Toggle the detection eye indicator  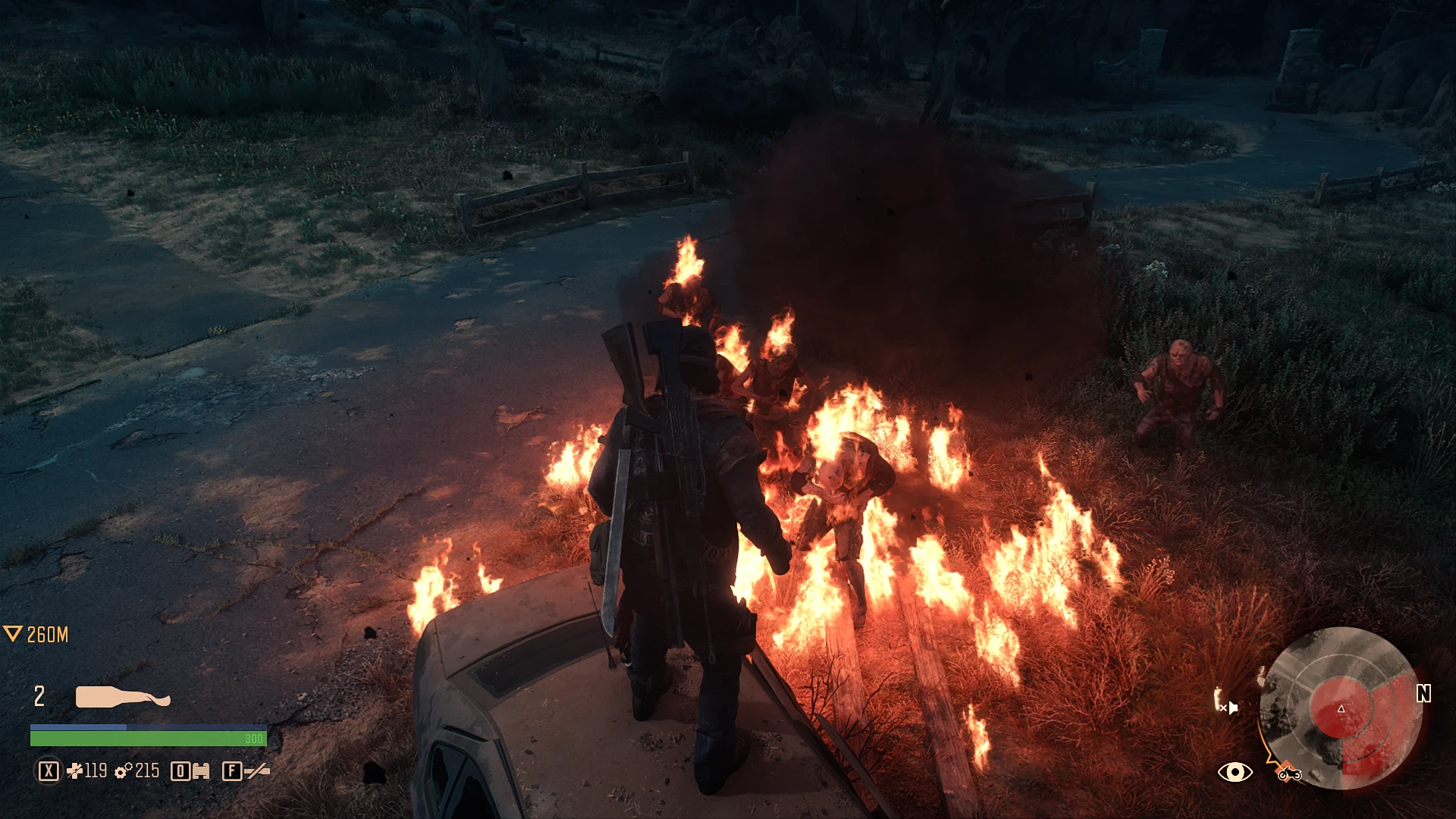(1235, 773)
